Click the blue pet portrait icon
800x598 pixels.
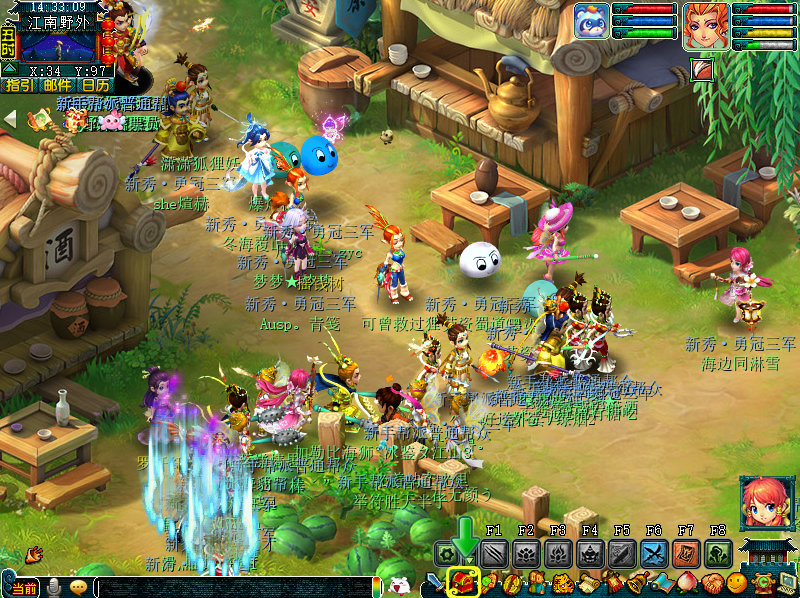coord(591,21)
